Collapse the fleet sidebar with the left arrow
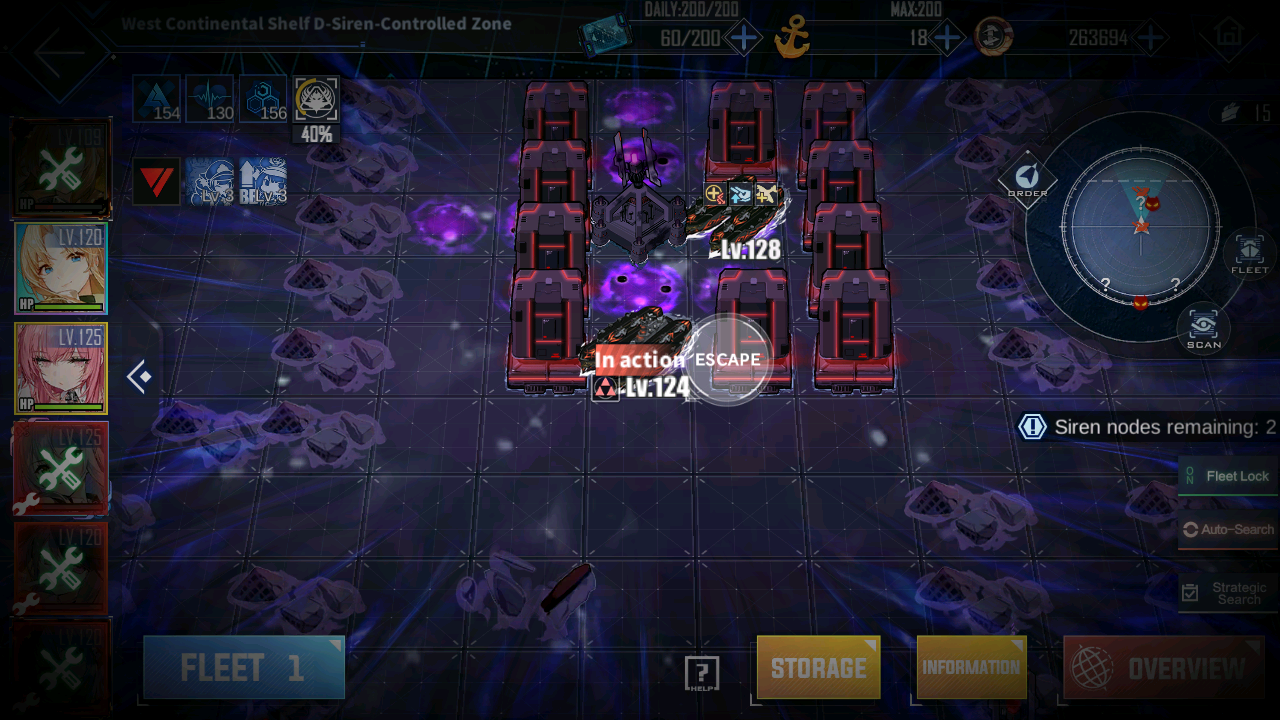Screen dimensions: 1280x720 pos(138,376)
